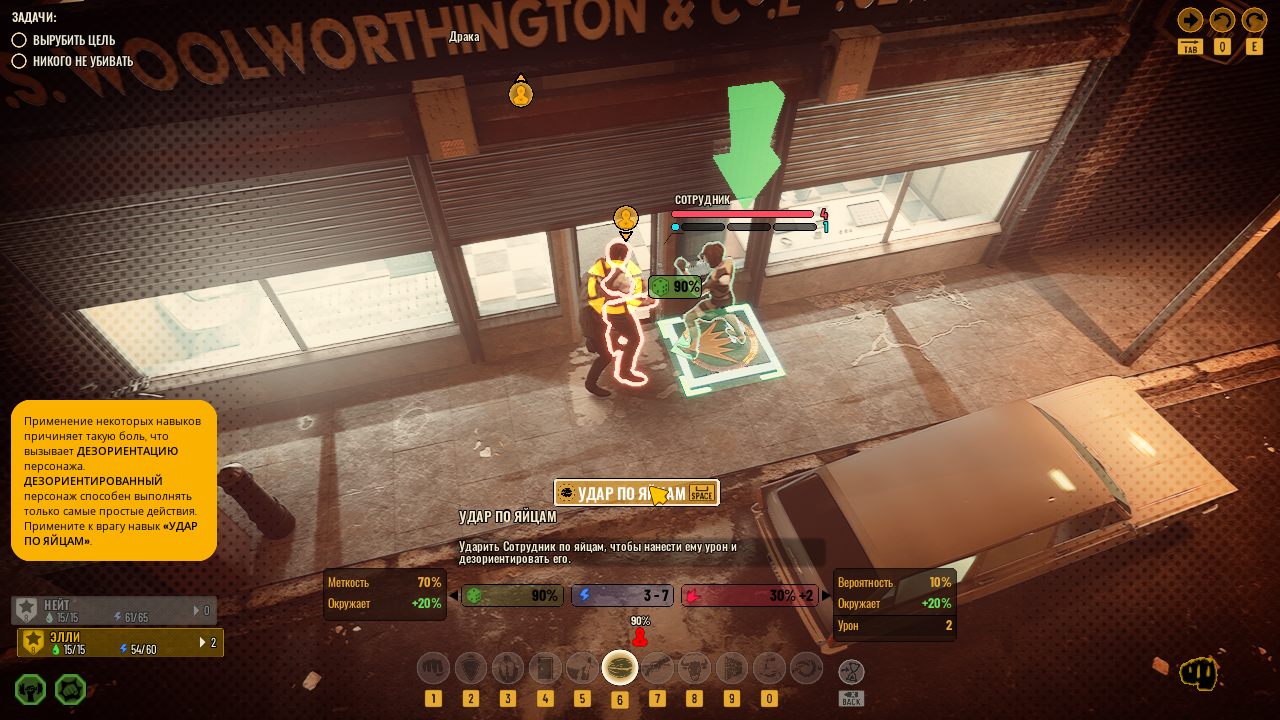
Task: Confirm the «Удар по яйцам» attack button
Action: click(x=636, y=493)
